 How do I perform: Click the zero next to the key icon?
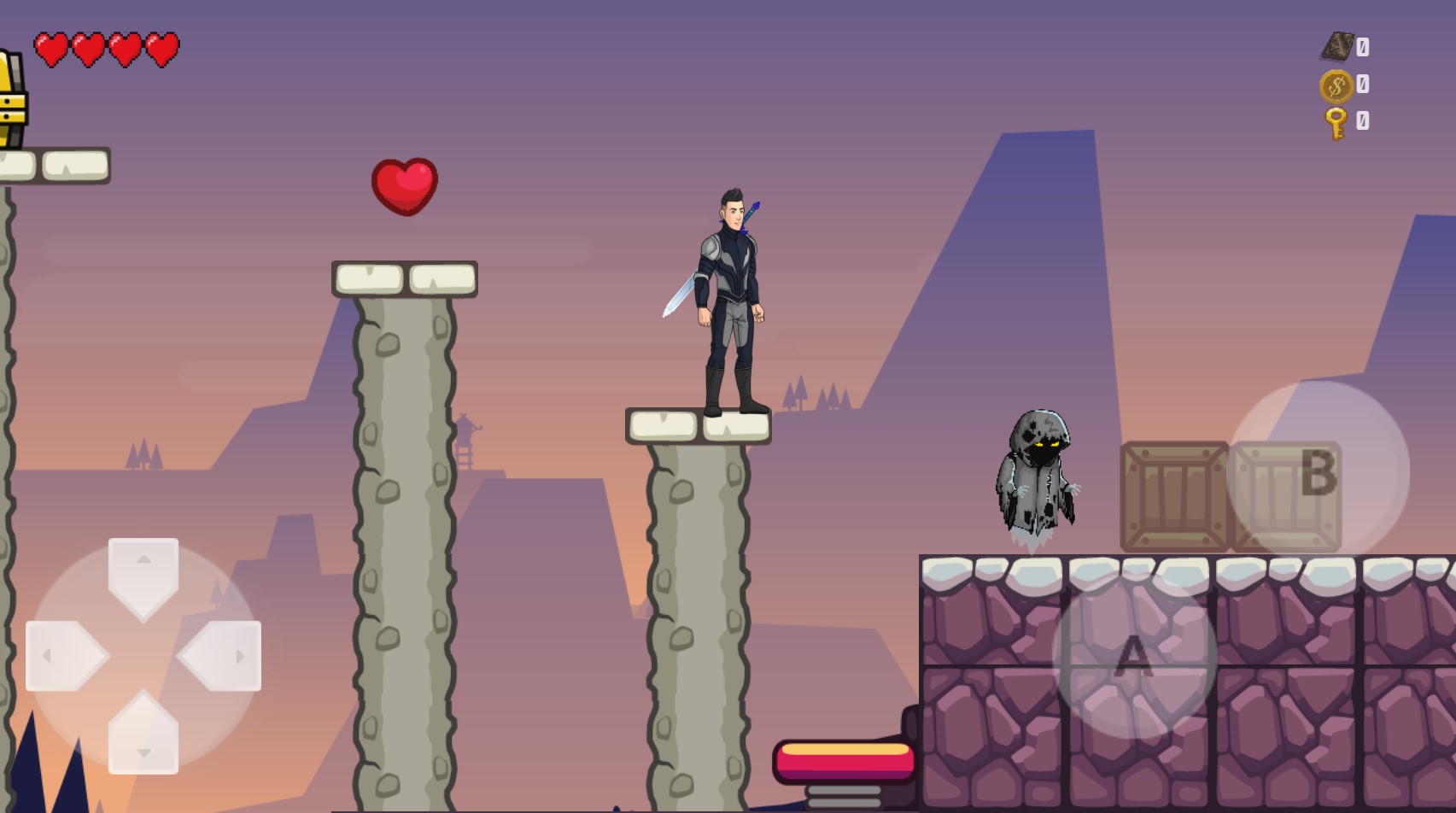coord(1364,122)
